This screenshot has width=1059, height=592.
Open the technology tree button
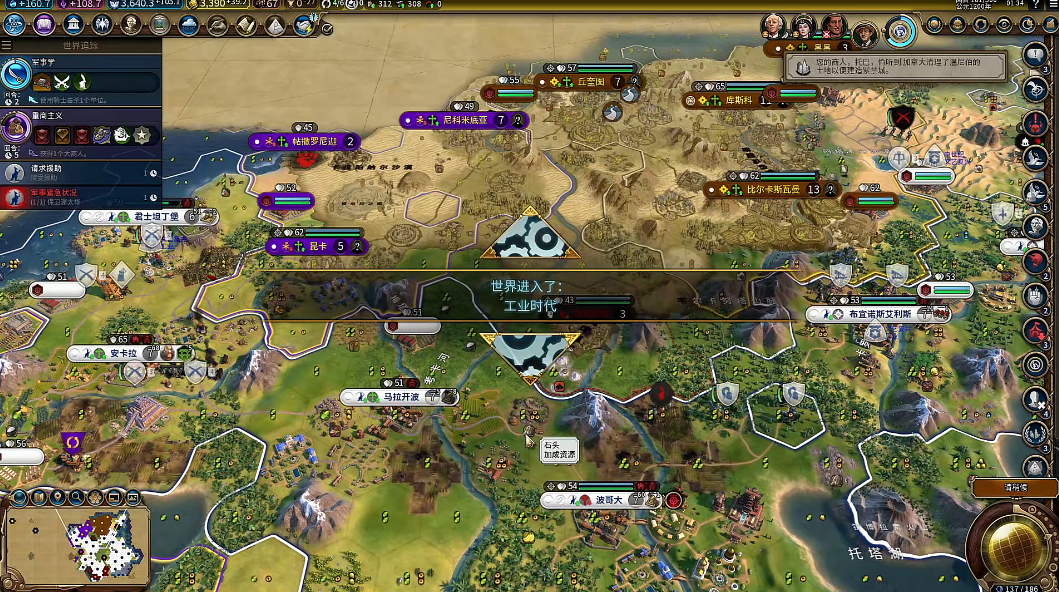click(x=14, y=25)
